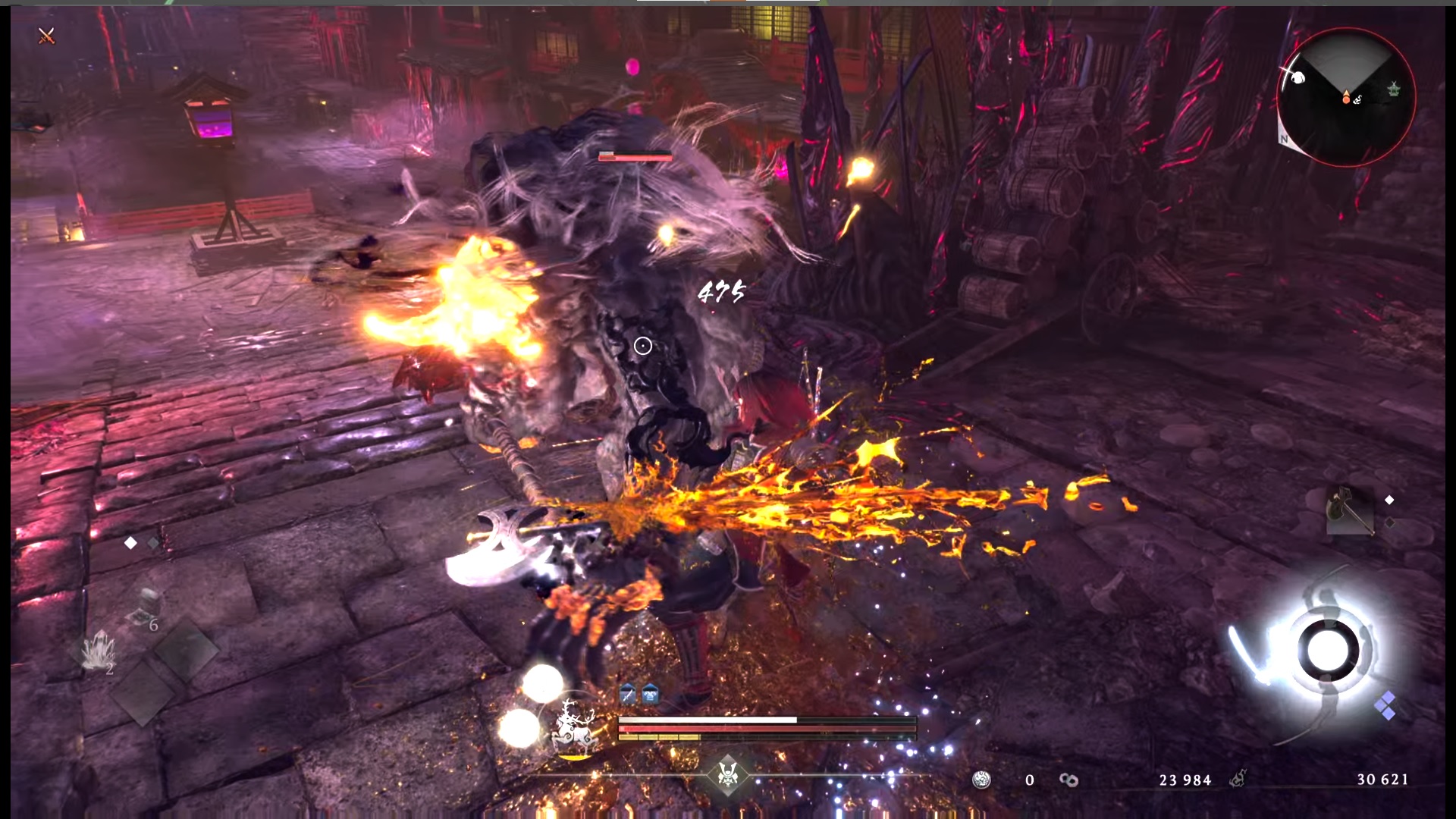Click the N compass marker on the minimap
The width and height of the screenshot is (1456, 819).
point(1285,138)
